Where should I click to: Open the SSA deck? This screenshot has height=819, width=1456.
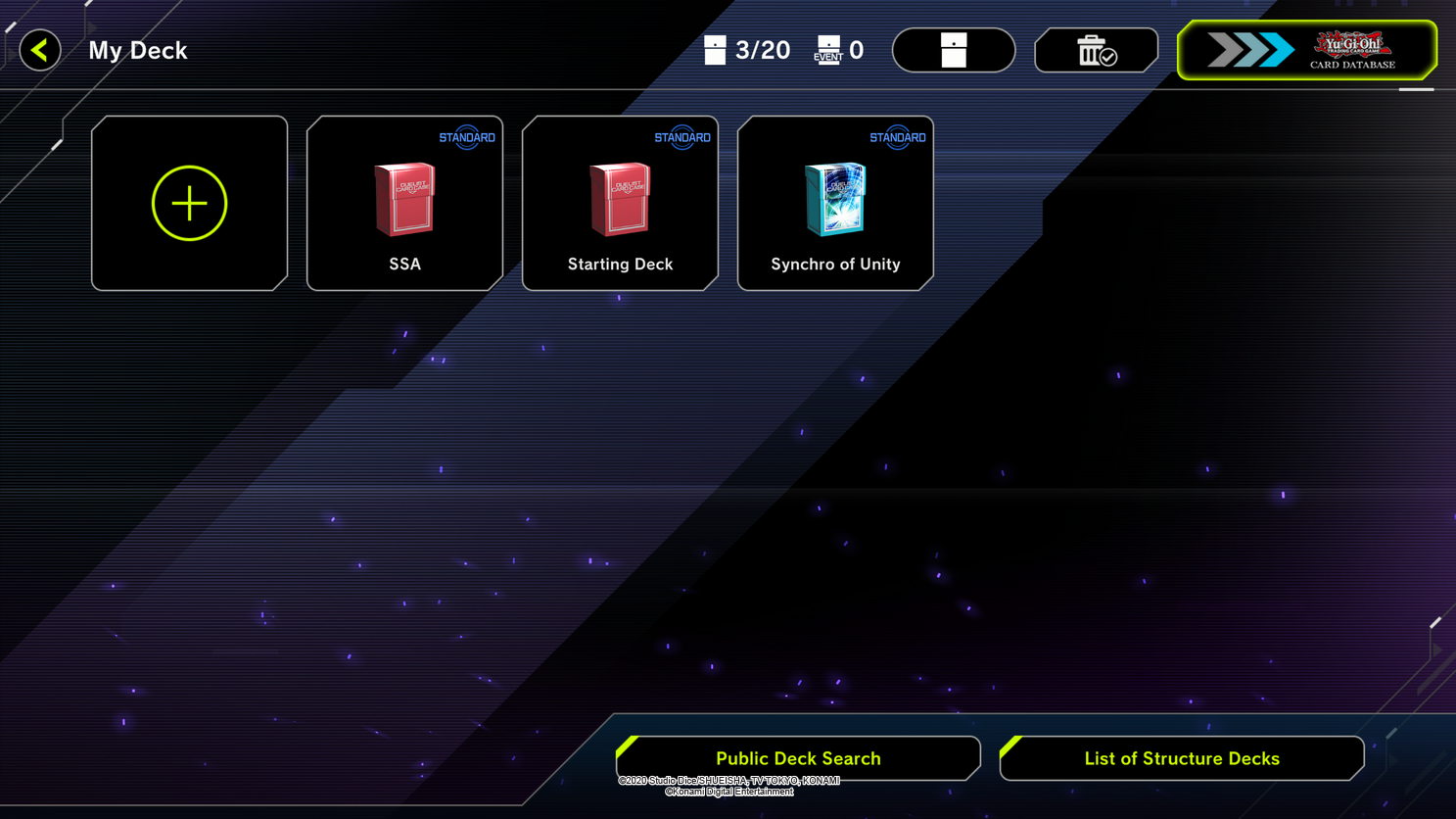[404, 203]
